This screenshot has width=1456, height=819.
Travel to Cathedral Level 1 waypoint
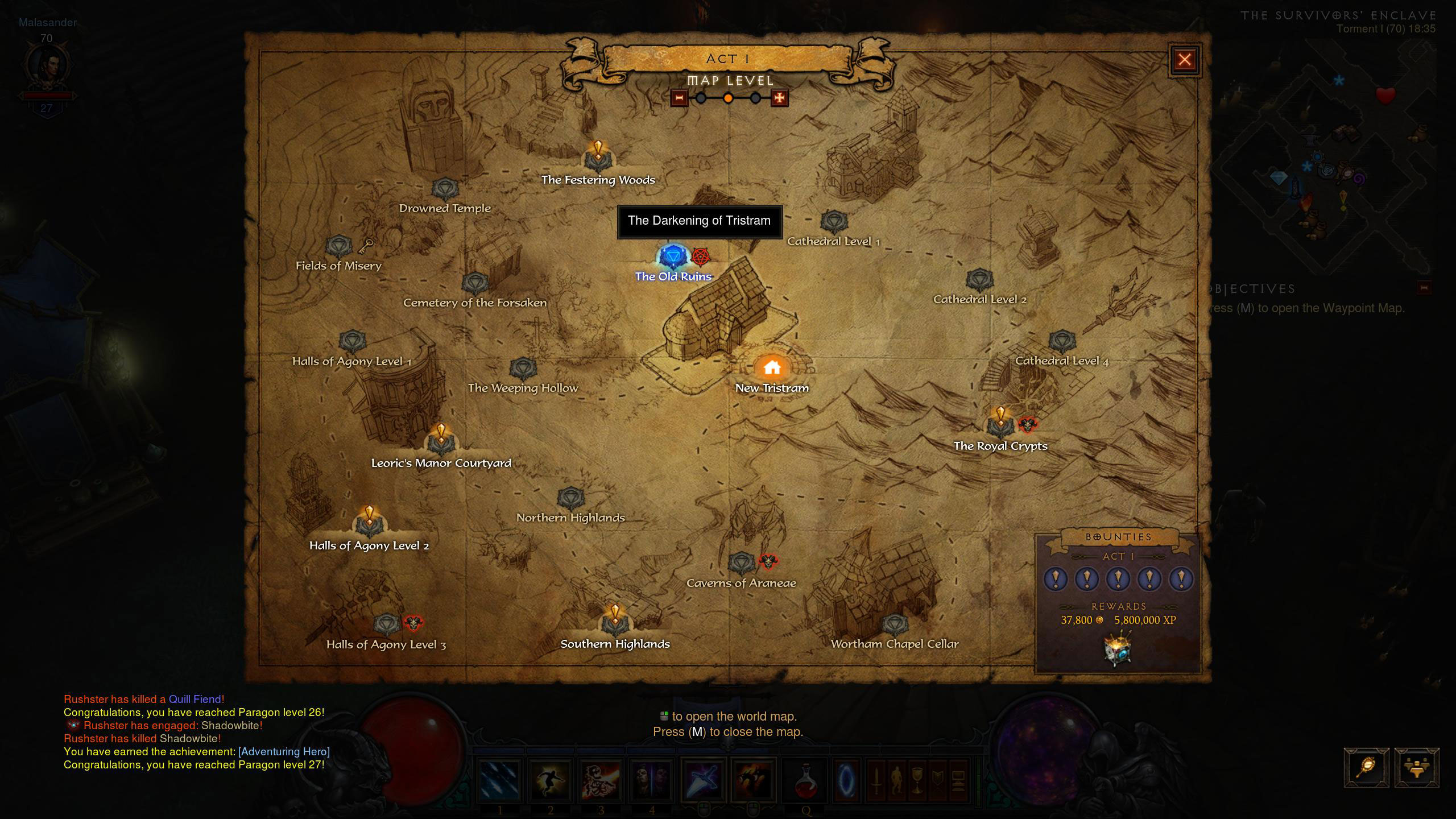[x=834, y=222]
